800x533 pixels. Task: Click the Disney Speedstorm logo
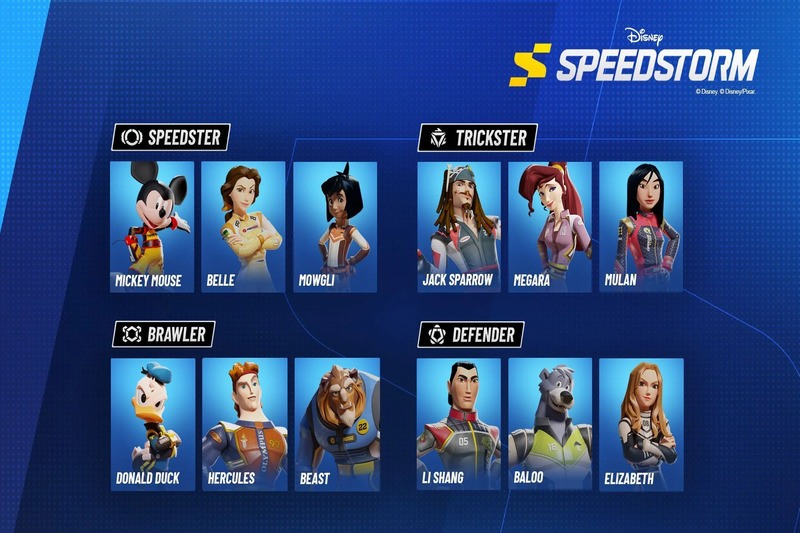click(634, 62)
